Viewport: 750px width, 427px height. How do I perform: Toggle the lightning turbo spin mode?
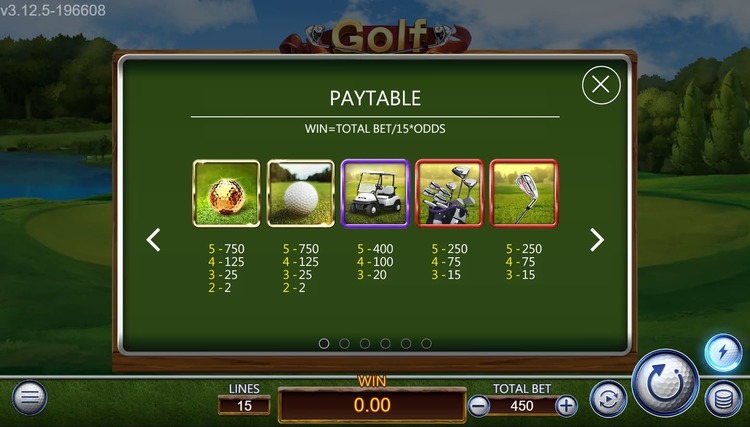tap(722, 353)
